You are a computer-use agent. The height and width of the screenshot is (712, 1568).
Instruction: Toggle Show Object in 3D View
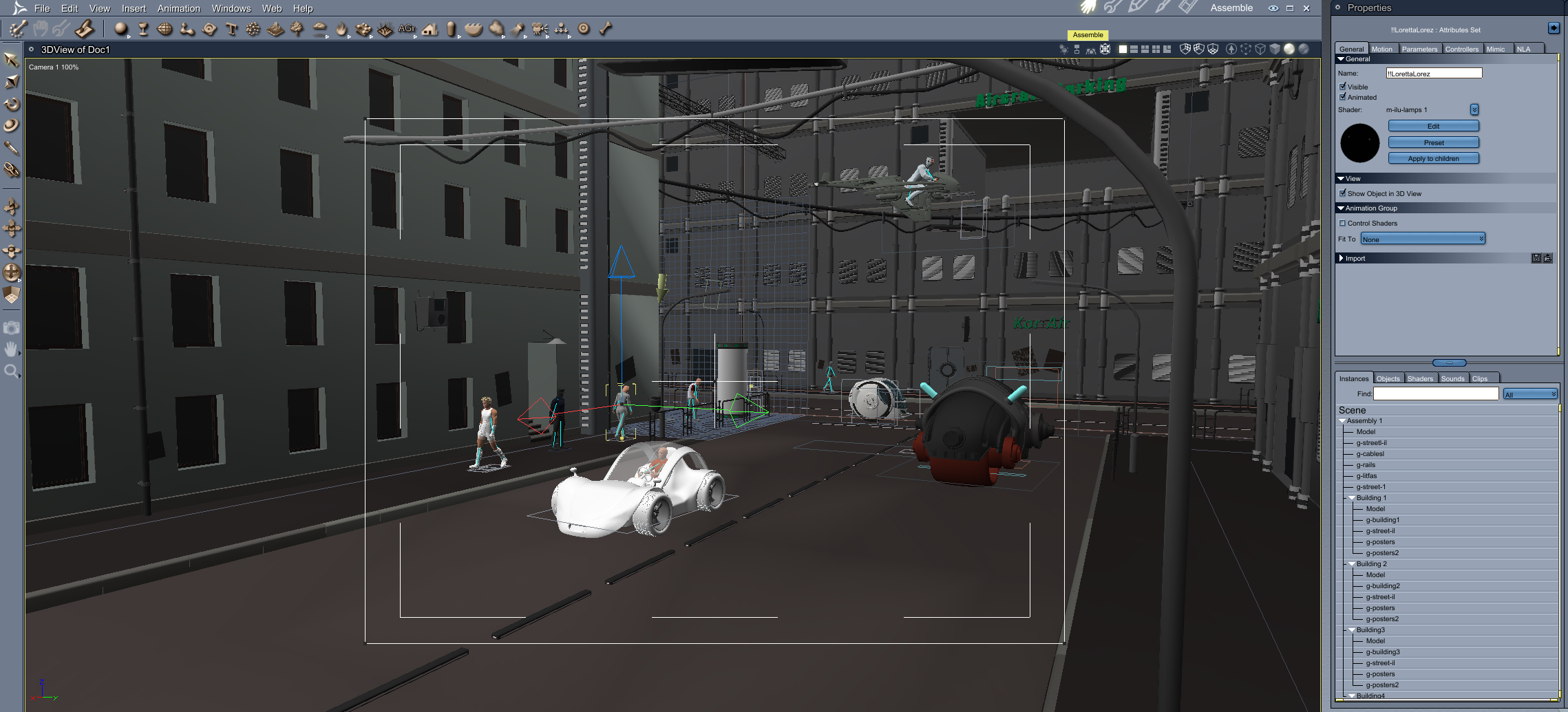click(1343, 193)
